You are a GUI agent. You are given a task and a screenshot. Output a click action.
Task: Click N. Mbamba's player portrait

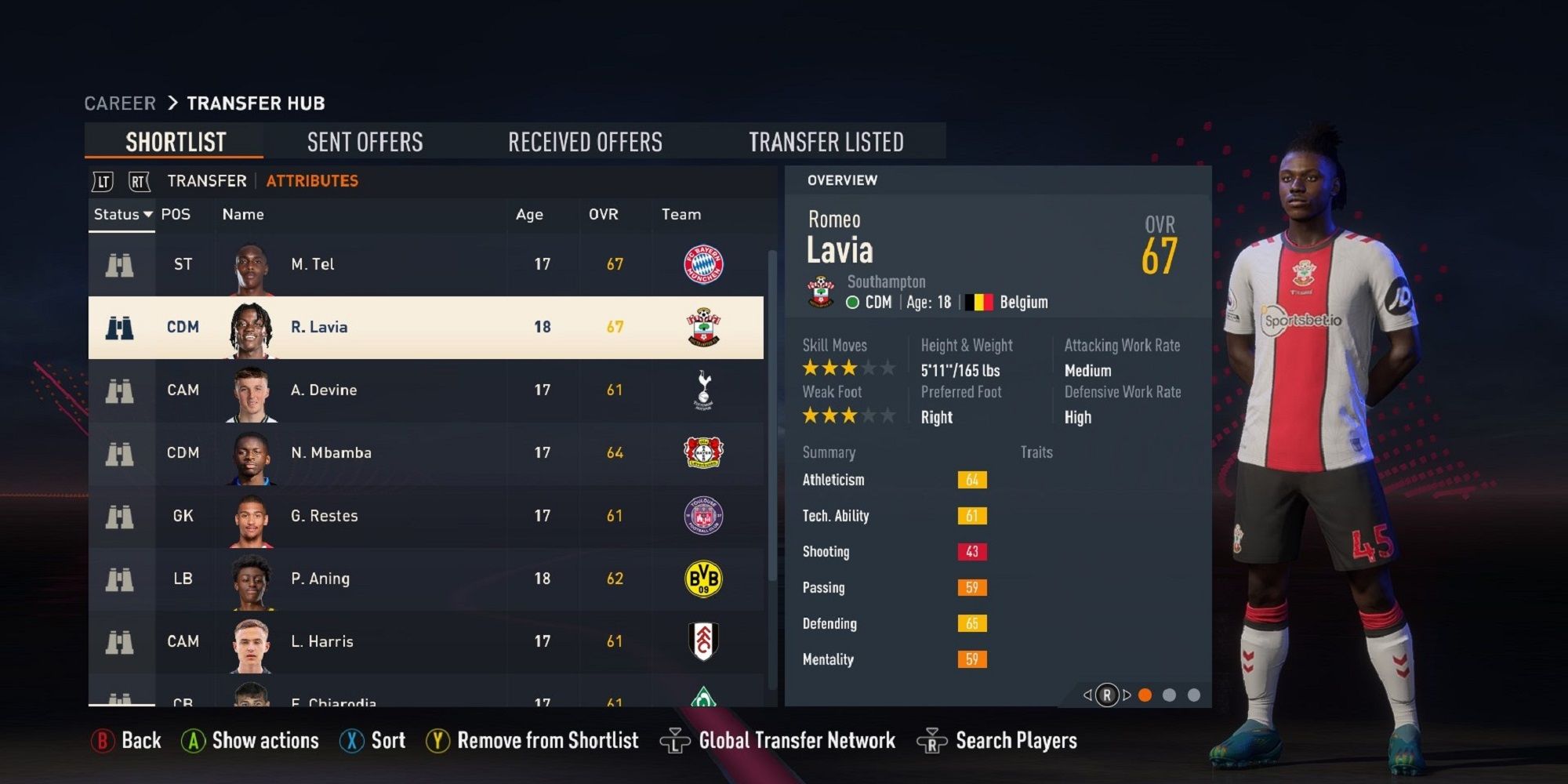click(252, 452)
